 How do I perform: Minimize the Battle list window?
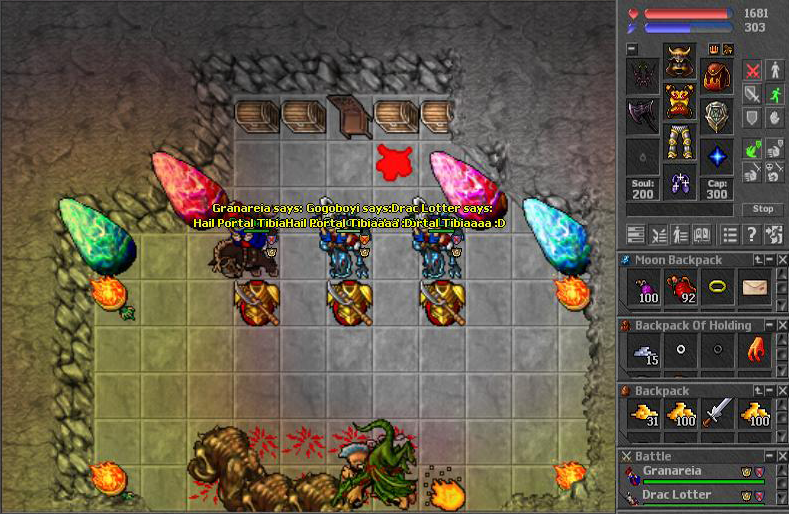(769, 456)
